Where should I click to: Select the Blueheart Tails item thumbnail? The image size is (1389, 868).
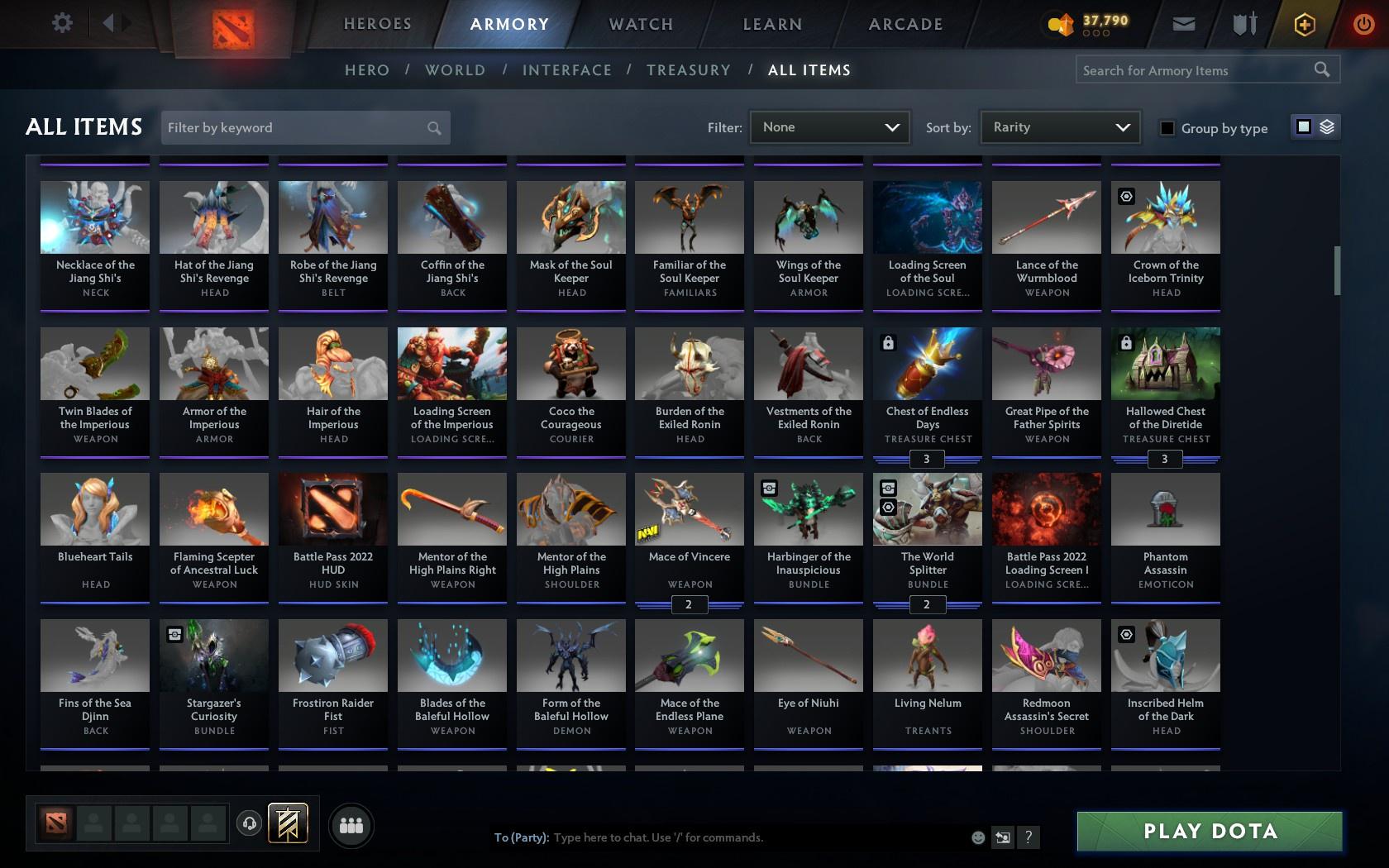(94, 509)
